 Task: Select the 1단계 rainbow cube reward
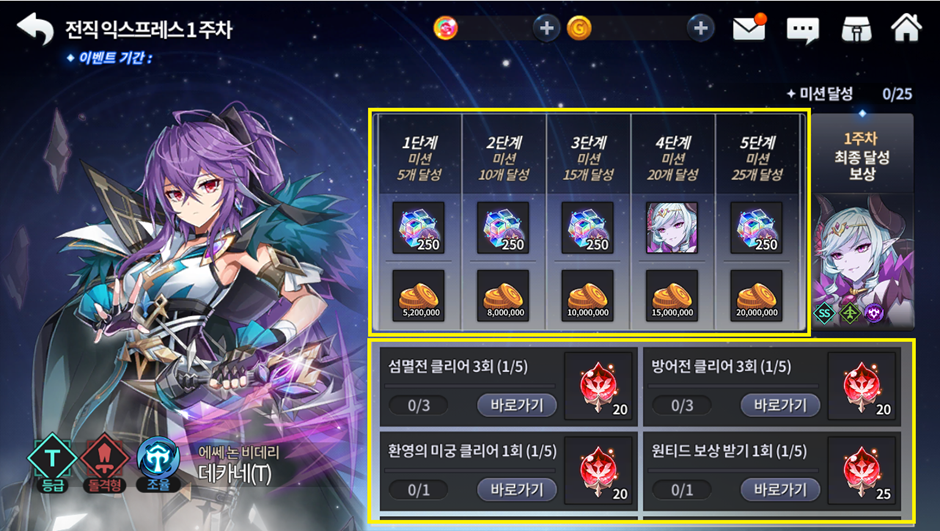click(x=419, y=226)
